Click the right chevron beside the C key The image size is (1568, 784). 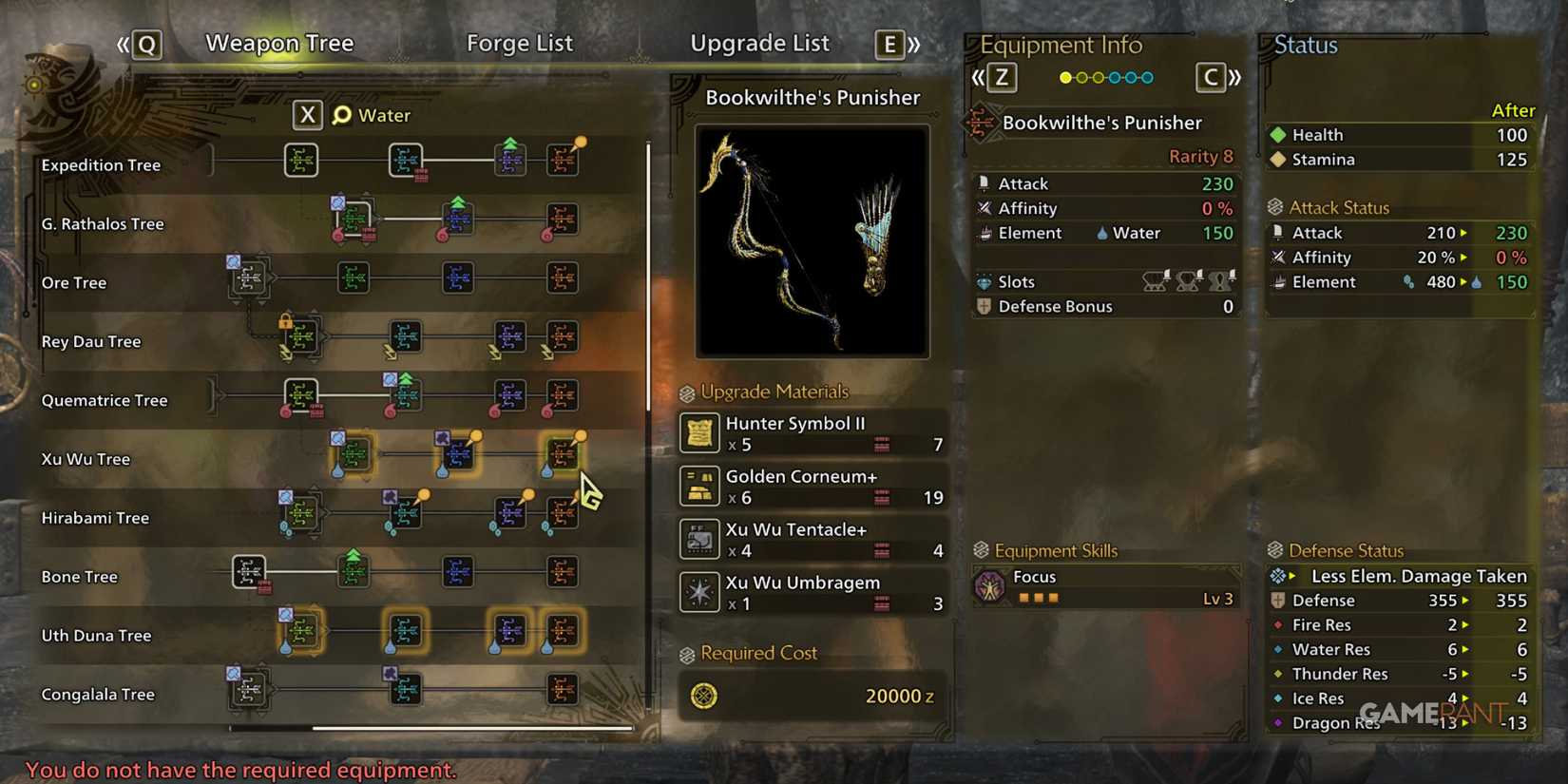tap(1236, 78)
